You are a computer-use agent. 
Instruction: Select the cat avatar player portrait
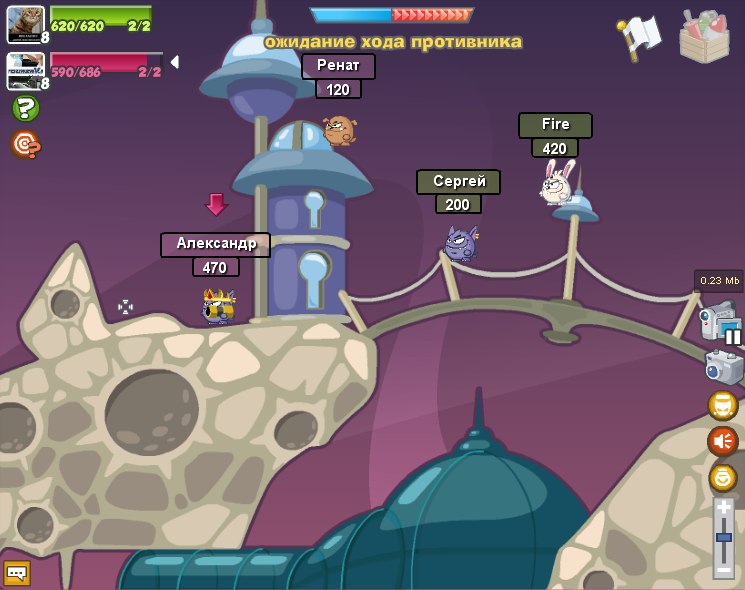coord(25,24)
